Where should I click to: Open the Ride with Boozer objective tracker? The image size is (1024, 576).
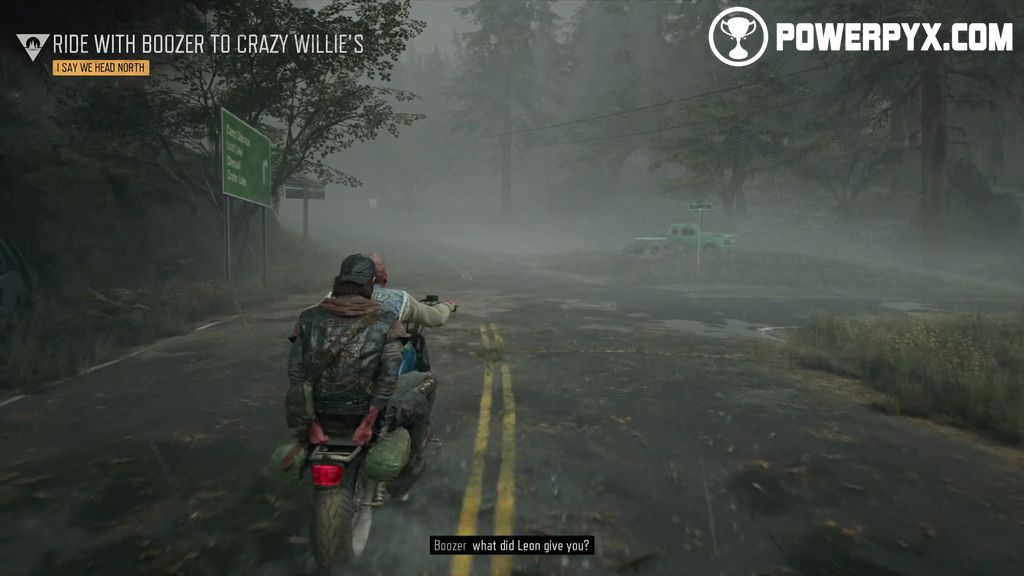coord(207,44)
